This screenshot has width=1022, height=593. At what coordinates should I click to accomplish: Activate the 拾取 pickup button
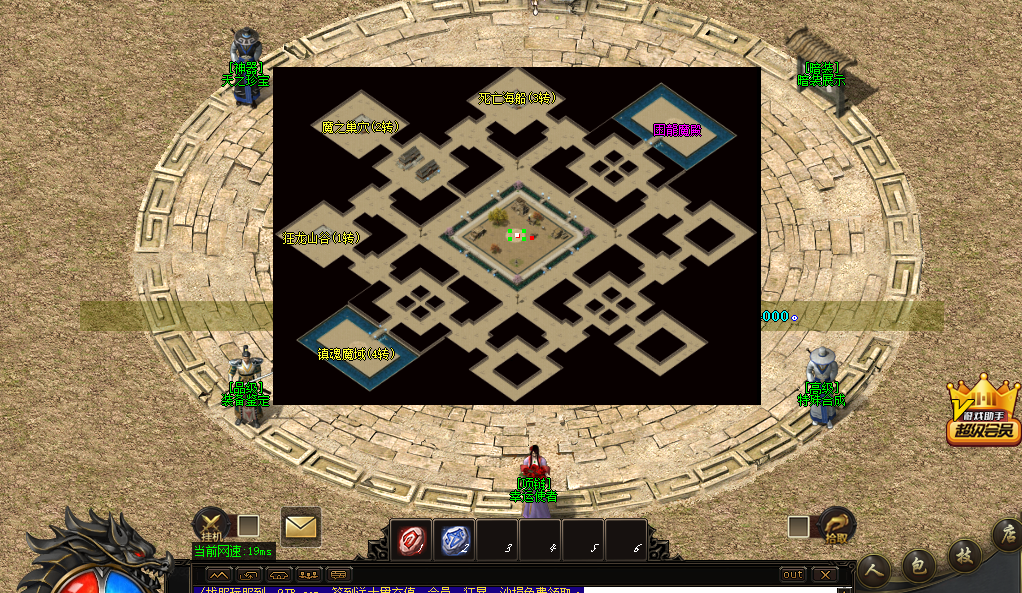point(837,525)
